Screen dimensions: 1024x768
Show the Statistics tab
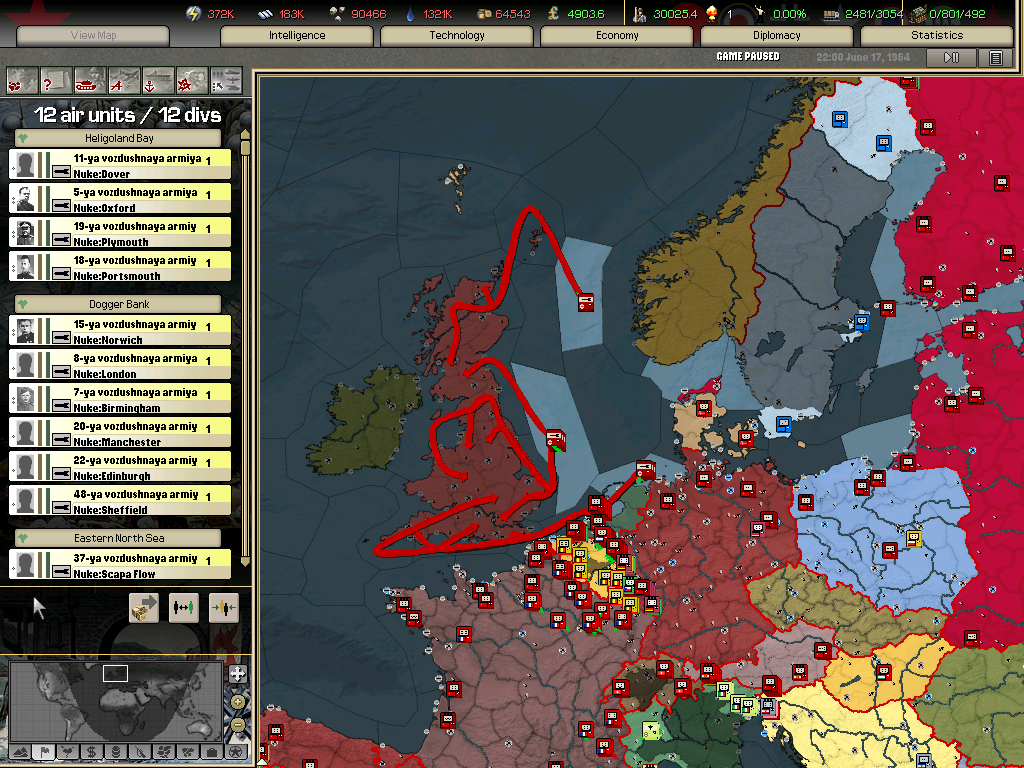point(937,35)
